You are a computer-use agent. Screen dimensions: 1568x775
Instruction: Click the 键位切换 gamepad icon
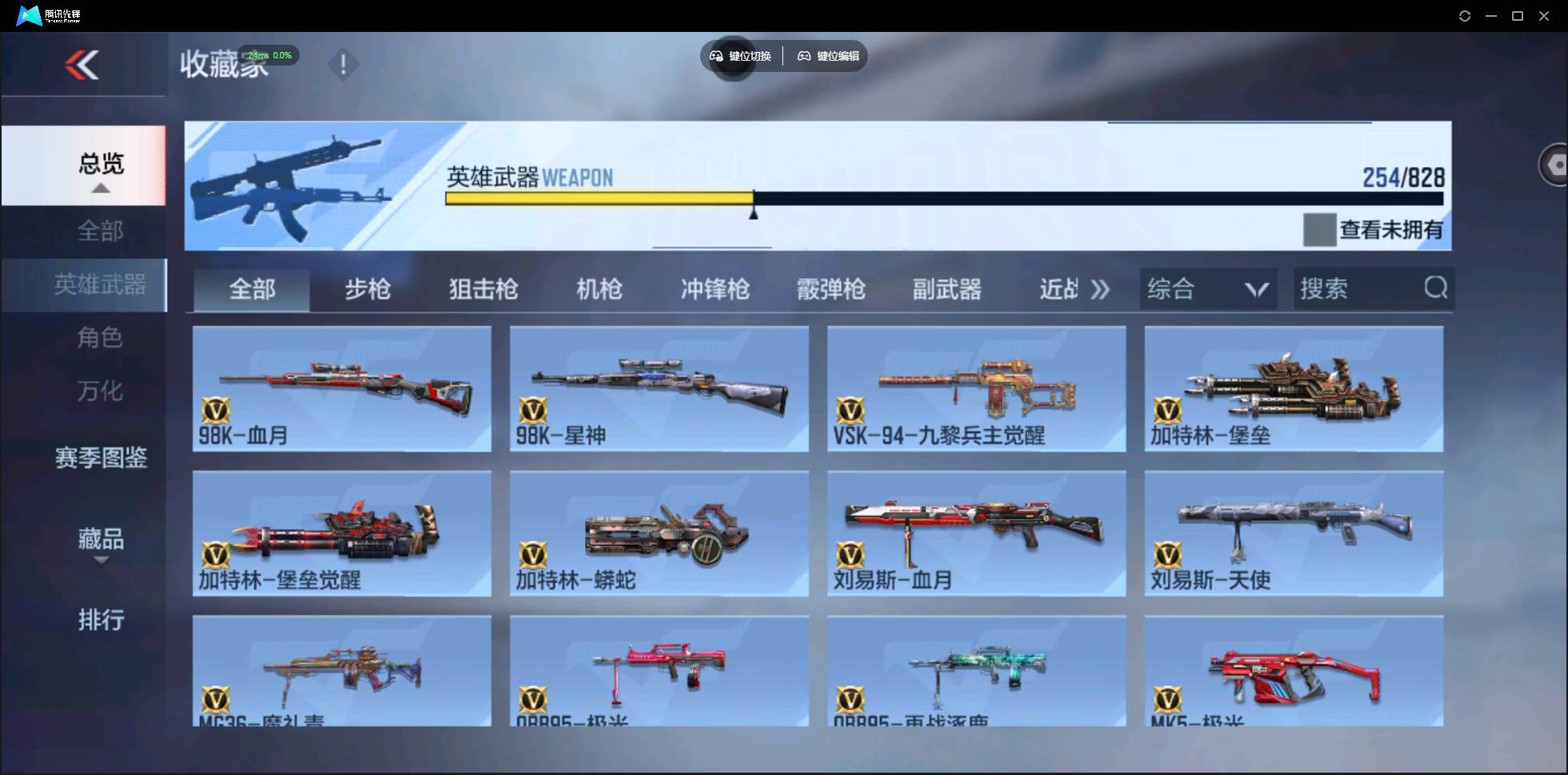pos(715,56)
